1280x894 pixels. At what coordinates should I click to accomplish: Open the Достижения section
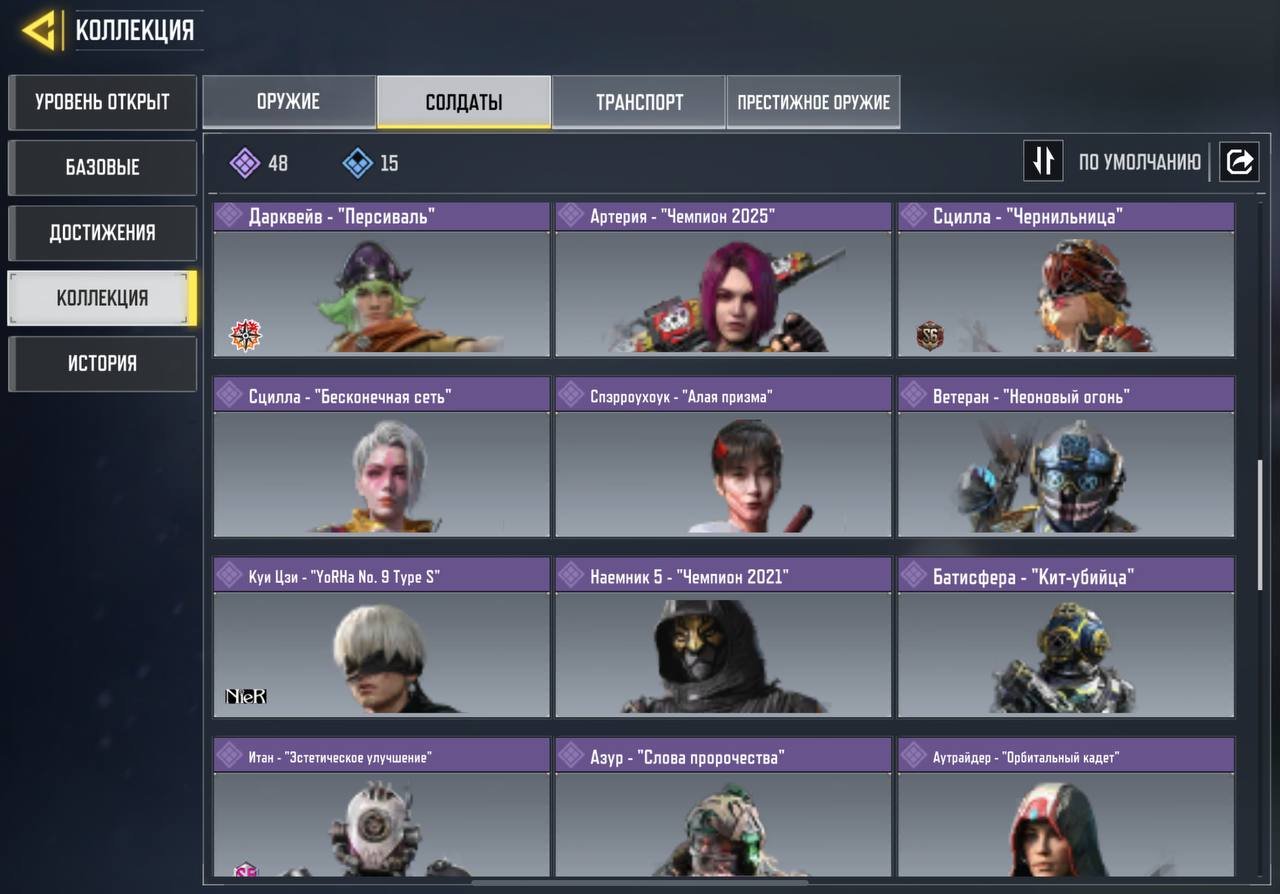click(x=102, y=233)
